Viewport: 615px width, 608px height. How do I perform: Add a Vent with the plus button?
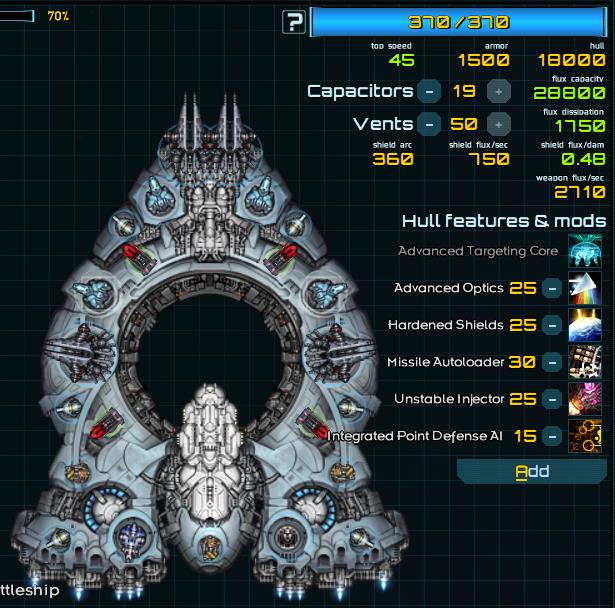(498, 125)
